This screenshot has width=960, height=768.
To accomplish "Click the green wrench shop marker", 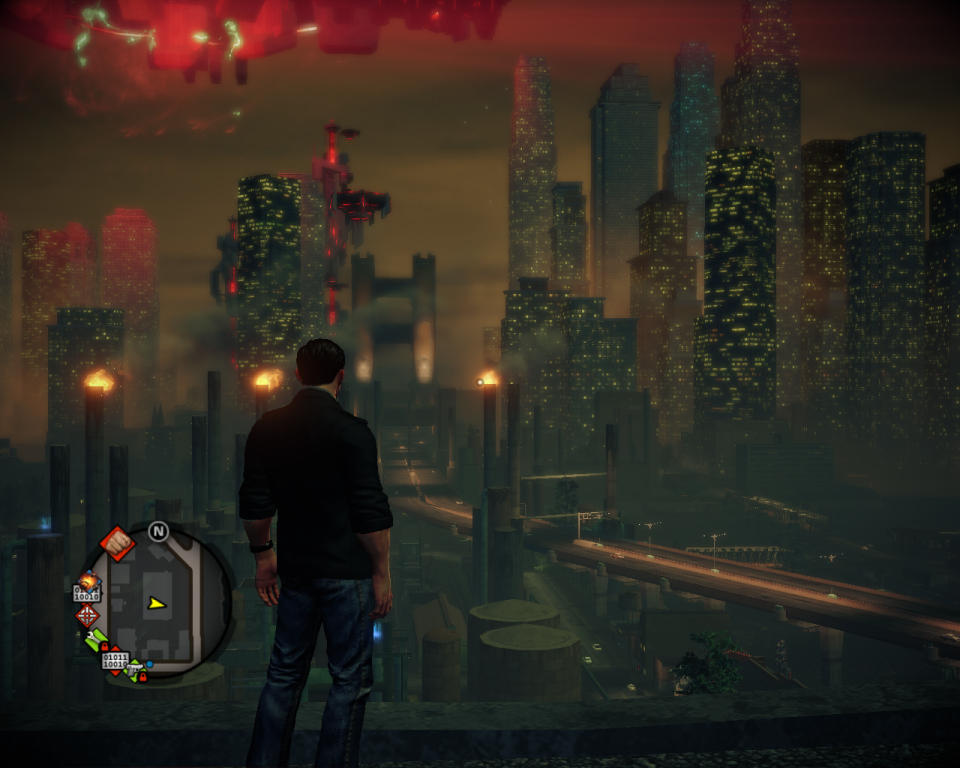I will tap(96, 640).
